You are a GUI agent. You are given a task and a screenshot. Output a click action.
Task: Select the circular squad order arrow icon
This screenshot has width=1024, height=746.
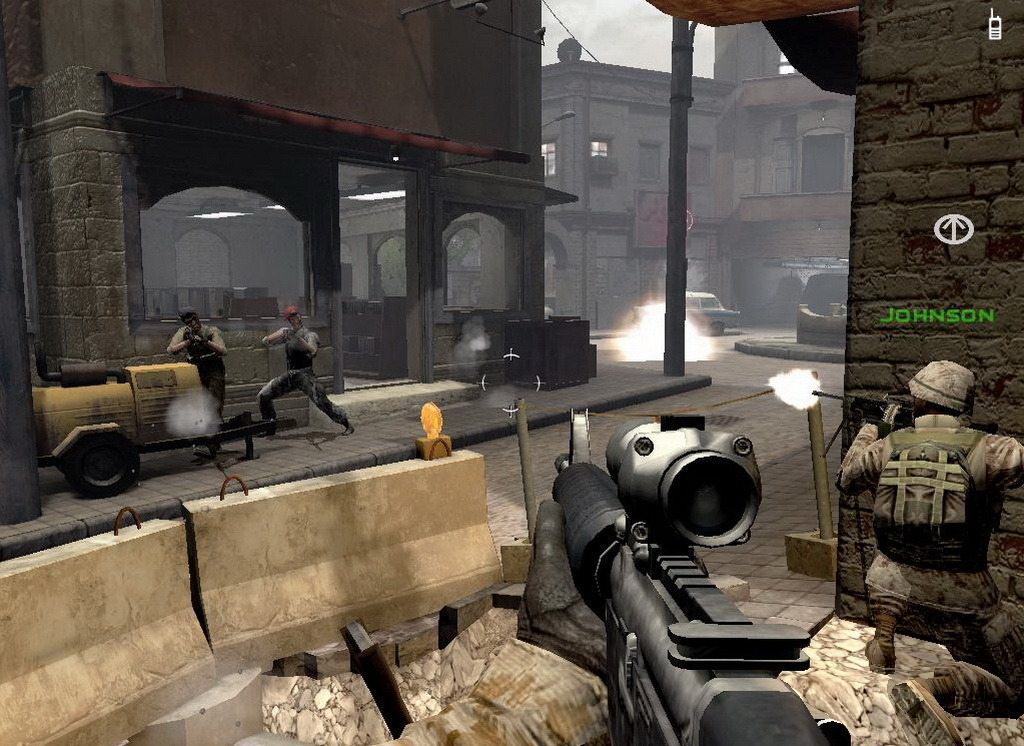pyautogui.click(x=953, y=230)
